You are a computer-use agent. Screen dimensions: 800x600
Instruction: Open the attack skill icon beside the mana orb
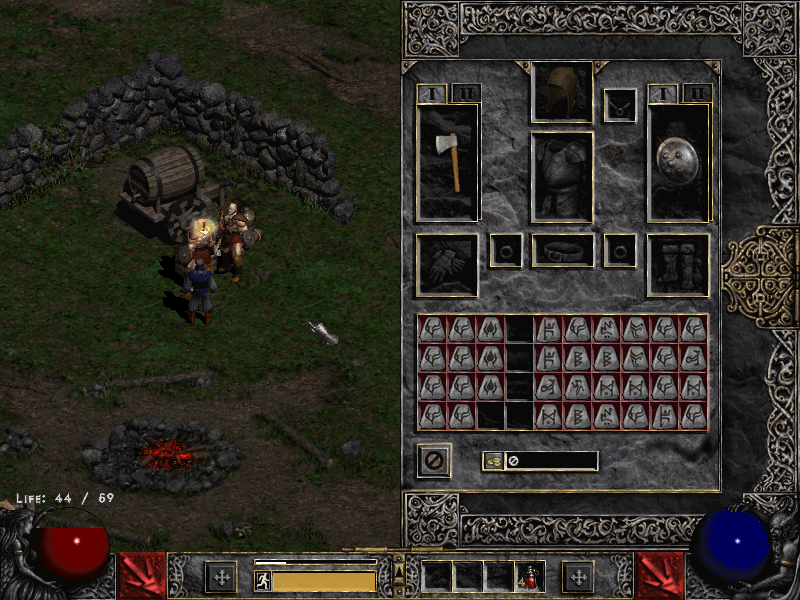[660, 575]
